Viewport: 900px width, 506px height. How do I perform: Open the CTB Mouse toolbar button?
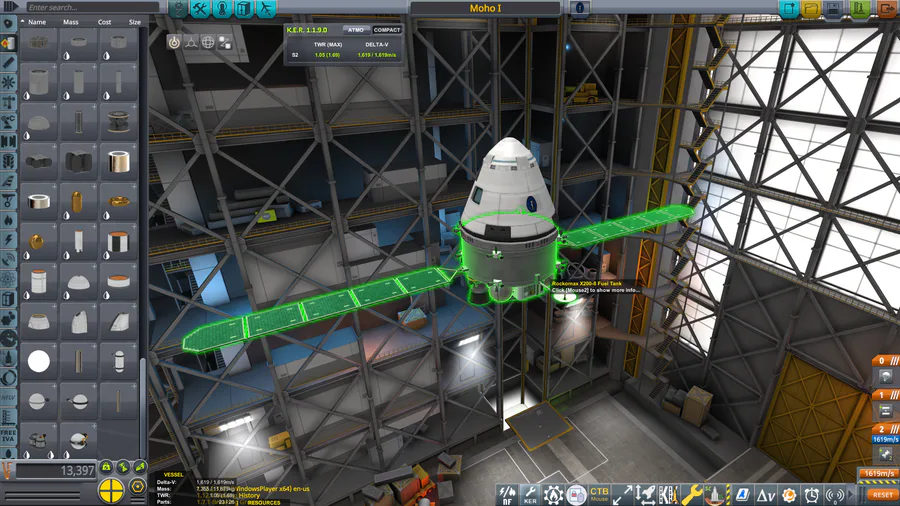[599, 494]
